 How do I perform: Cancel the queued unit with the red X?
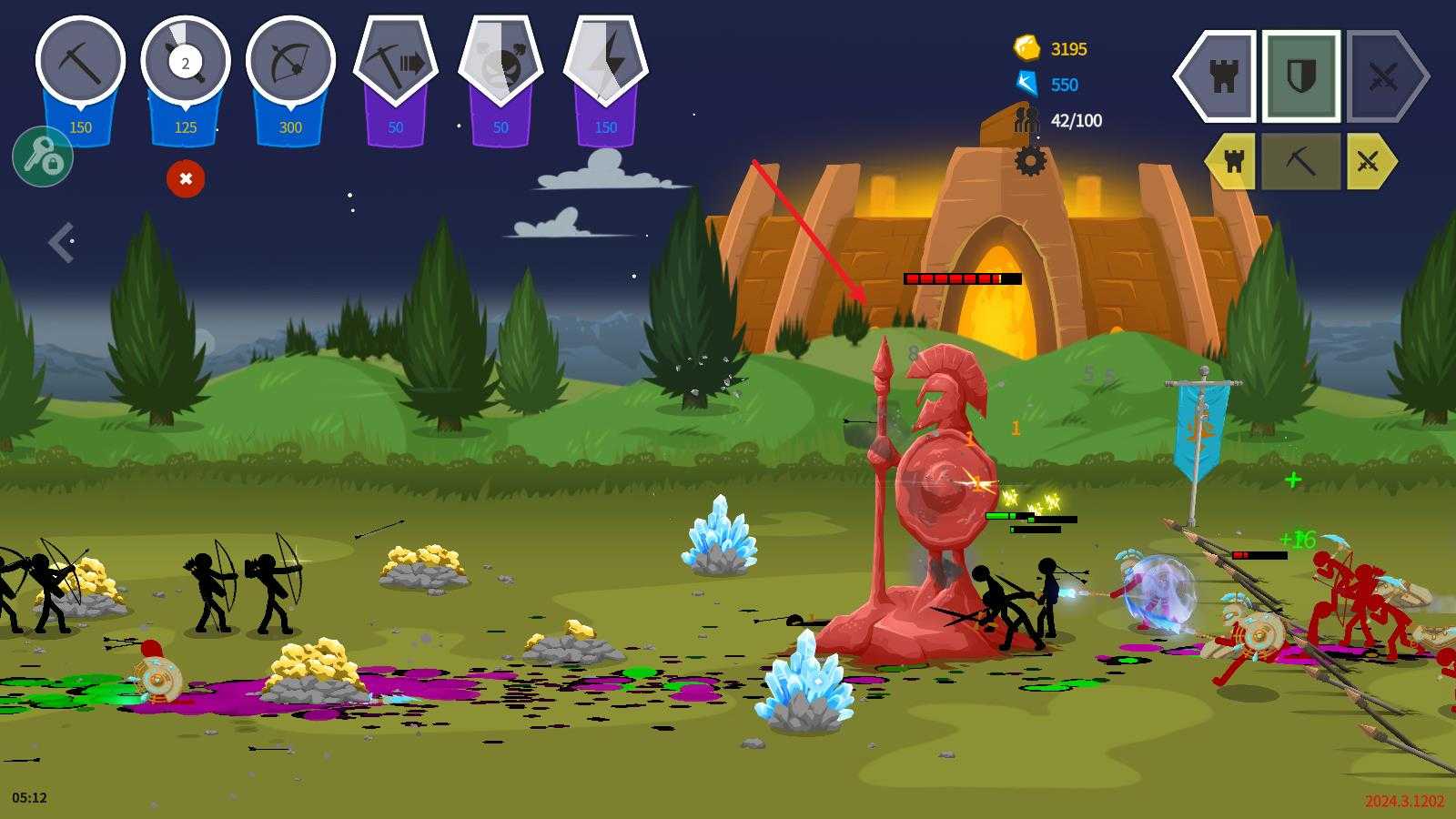186,178
